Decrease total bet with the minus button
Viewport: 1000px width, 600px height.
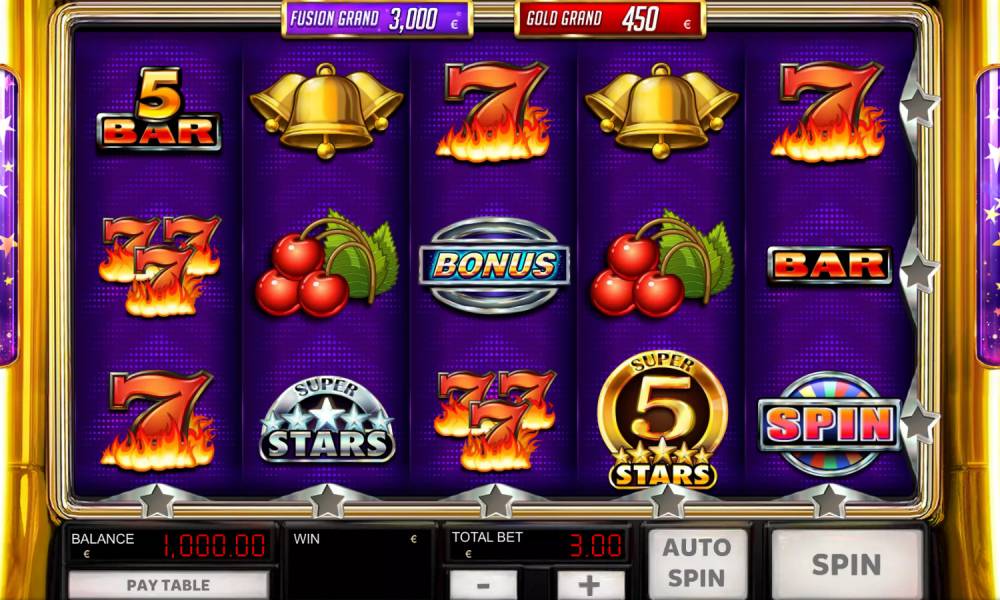coord(483,585)
